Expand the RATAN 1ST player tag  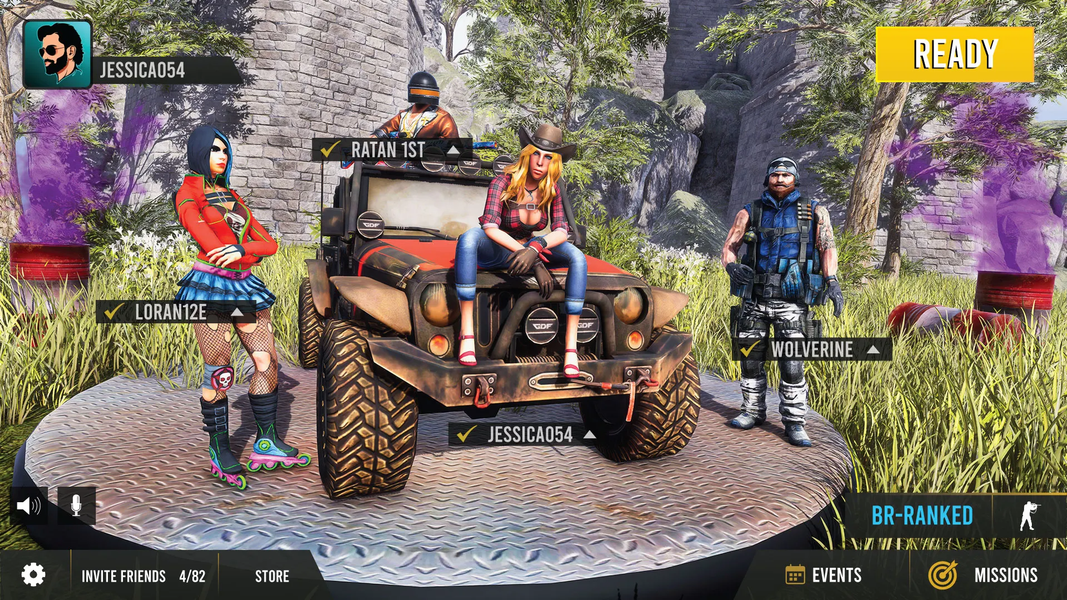tap(454, 150)
